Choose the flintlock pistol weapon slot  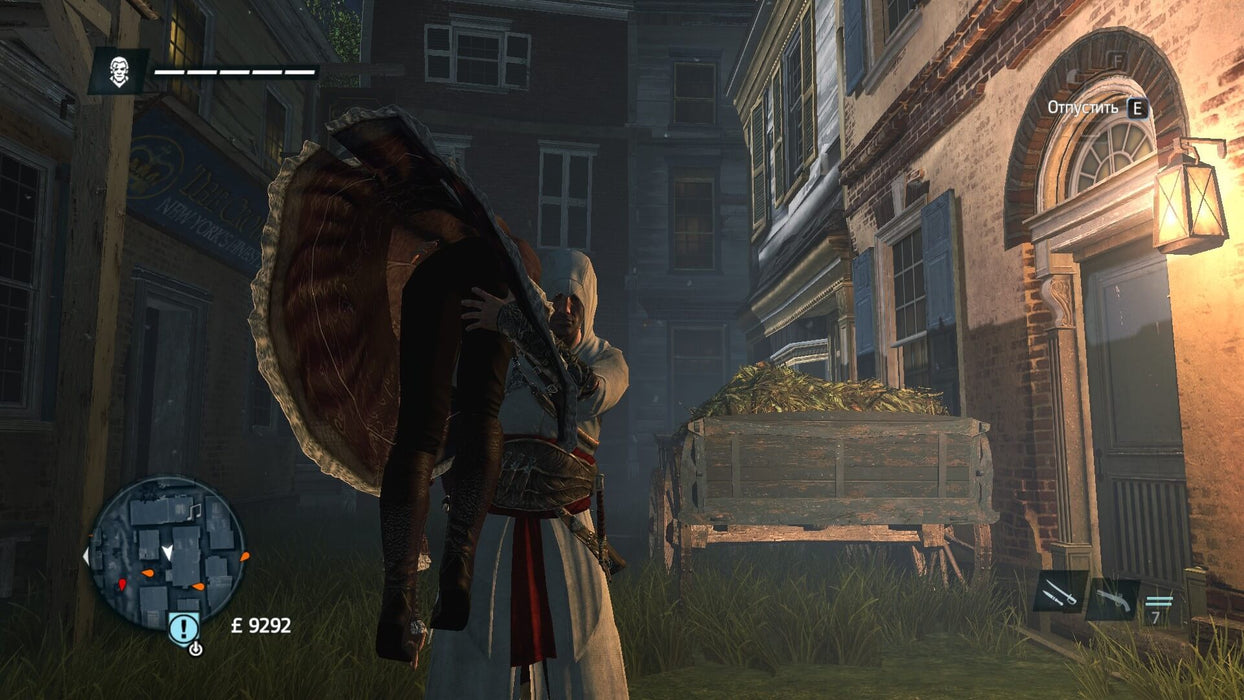1112,599
